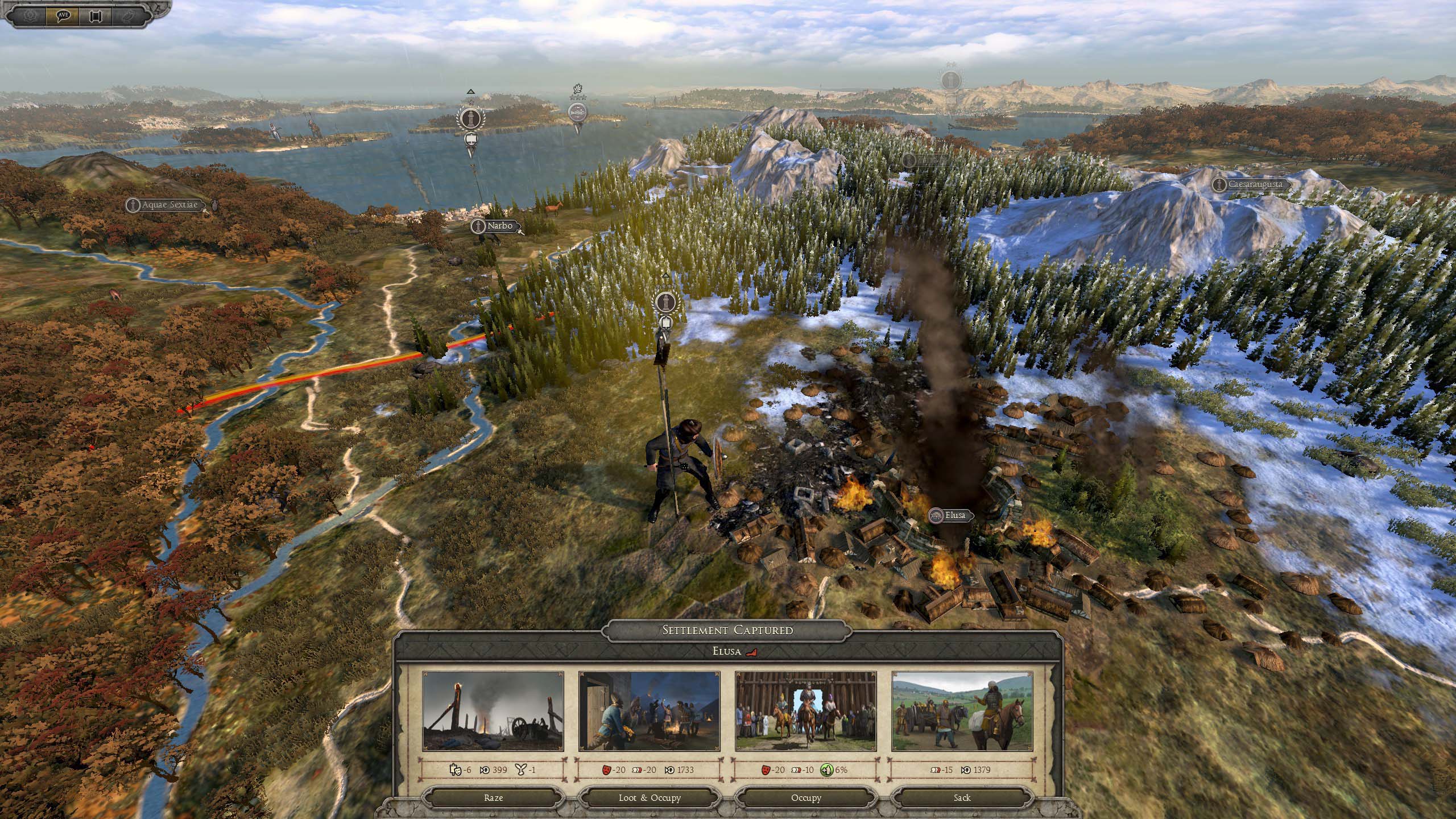Select the loaded wagon Sack picture

[962, 711]
